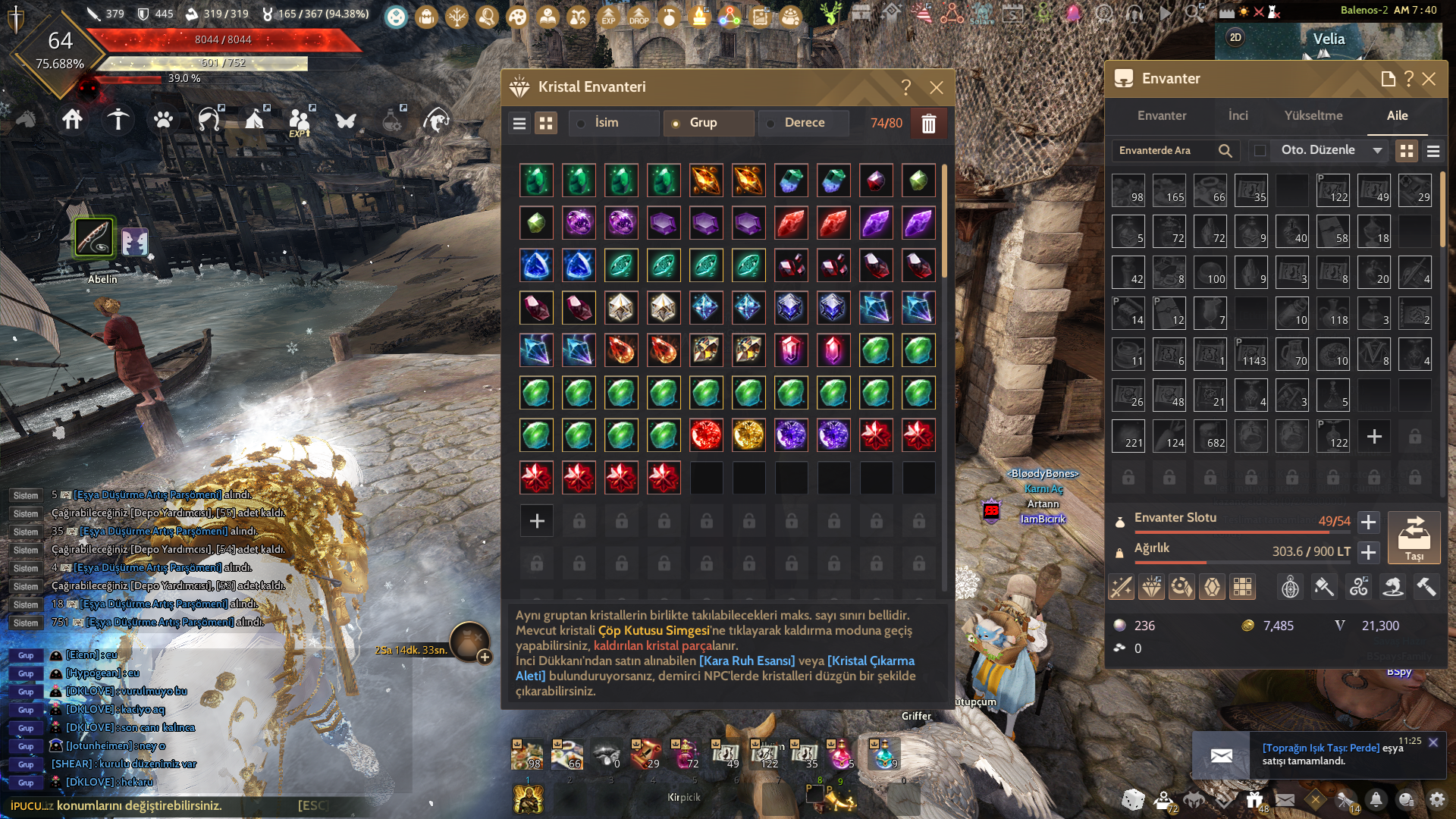Enable the checkbox next to Oto. Düzenle
Screen dimensions: 1456x819
click(1260, 150)
